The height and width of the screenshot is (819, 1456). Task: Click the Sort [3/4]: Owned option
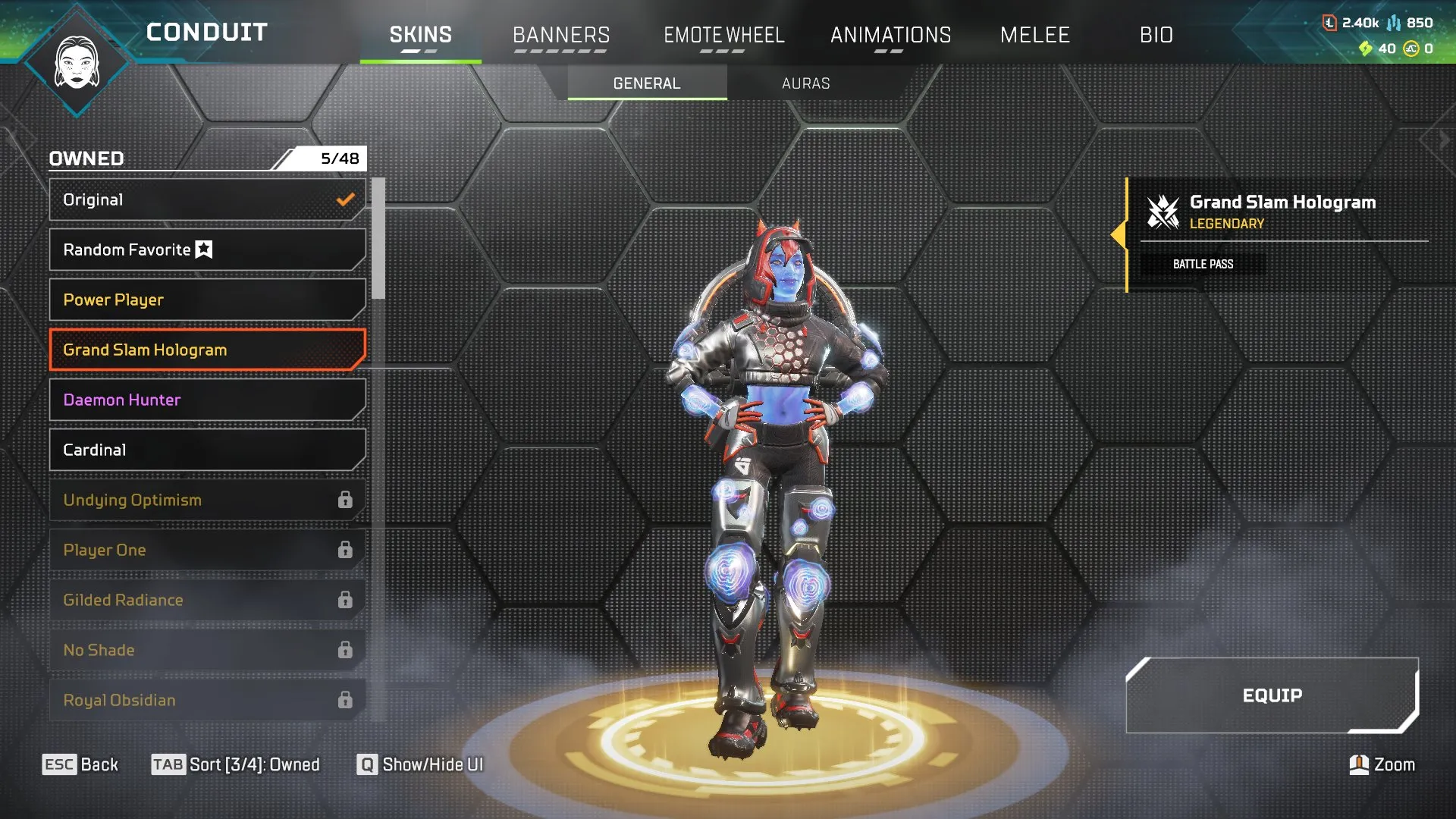(237, 764)
